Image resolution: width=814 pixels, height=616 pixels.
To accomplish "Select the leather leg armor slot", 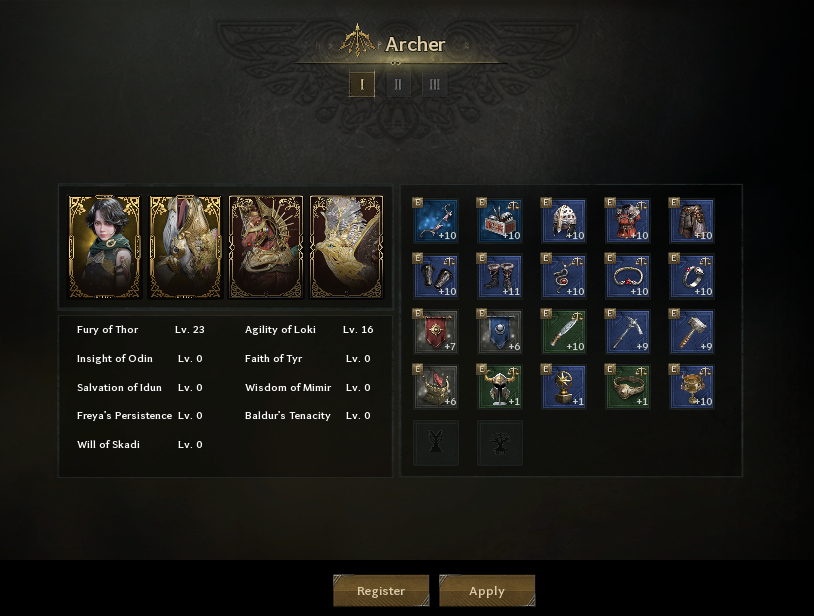I will 692,221.
